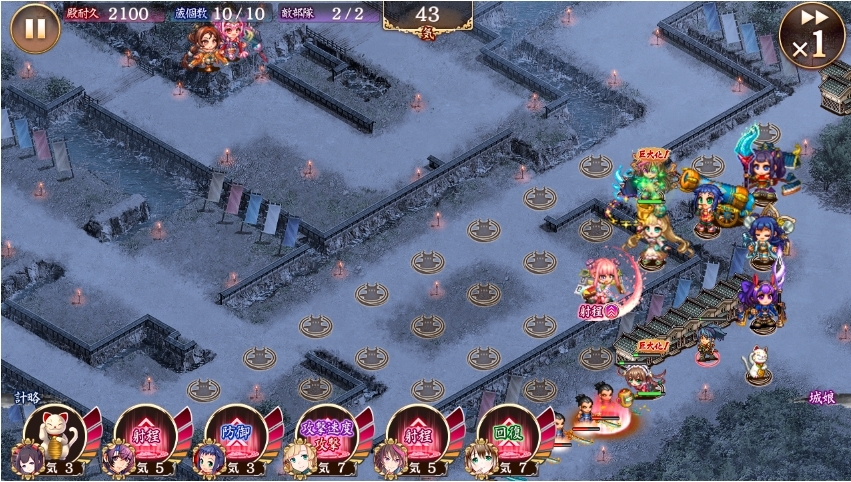This screenshot has width=851, height=482.
Task: Pause the battle
Action: coord(35,28)
